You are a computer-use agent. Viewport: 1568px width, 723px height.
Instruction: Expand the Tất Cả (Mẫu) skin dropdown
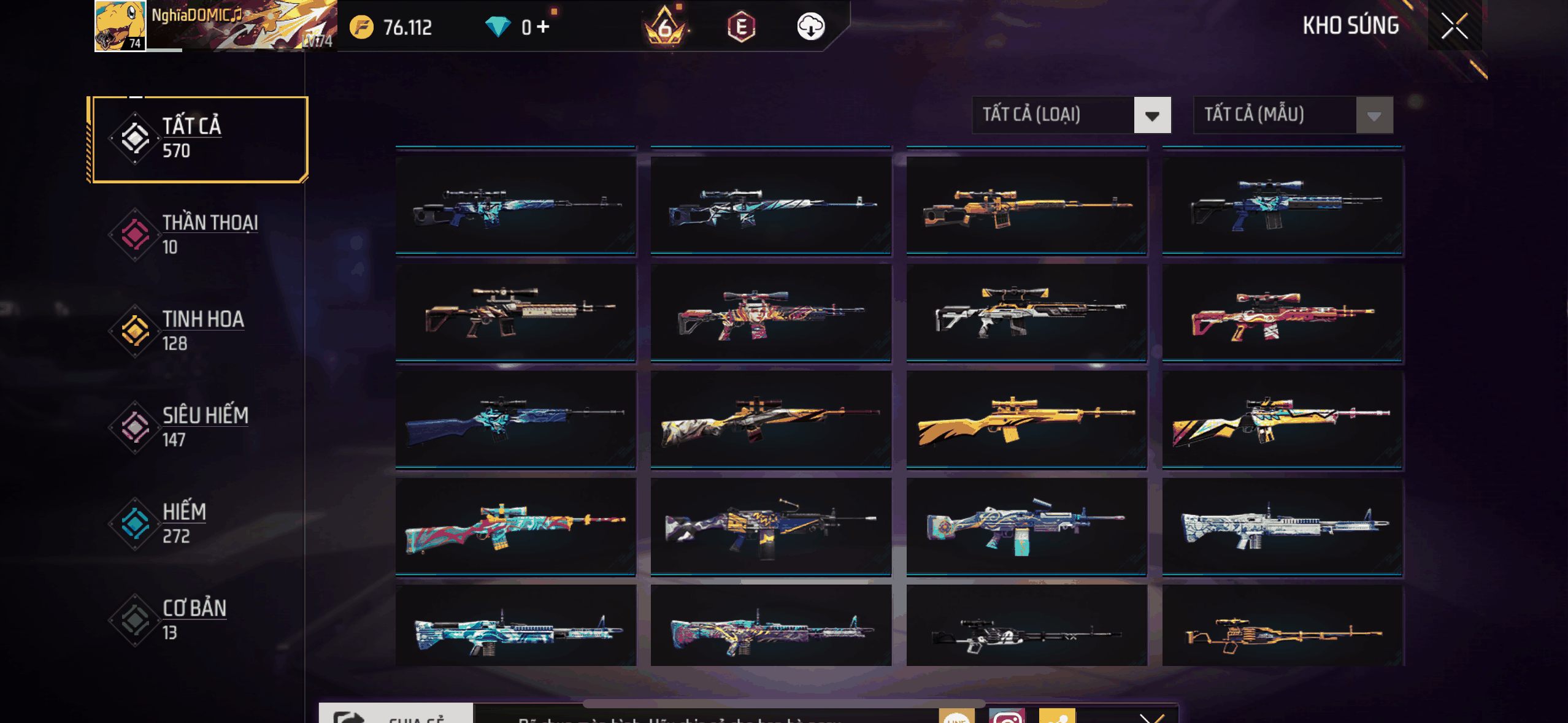point(1293,115)
